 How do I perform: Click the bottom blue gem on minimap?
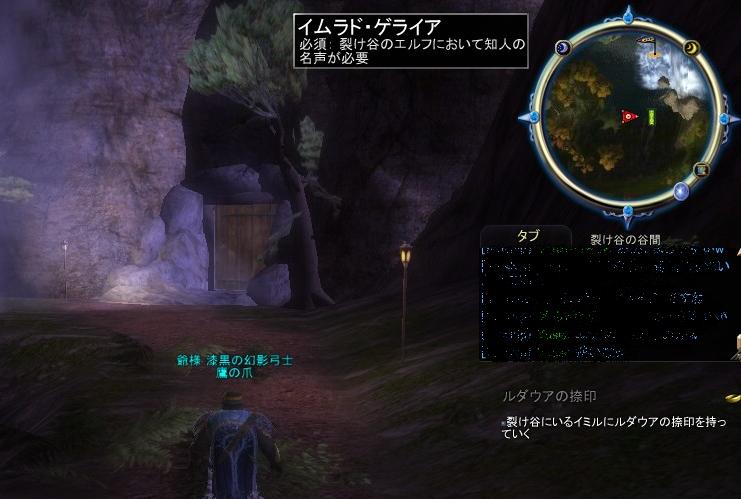point(628,212)
